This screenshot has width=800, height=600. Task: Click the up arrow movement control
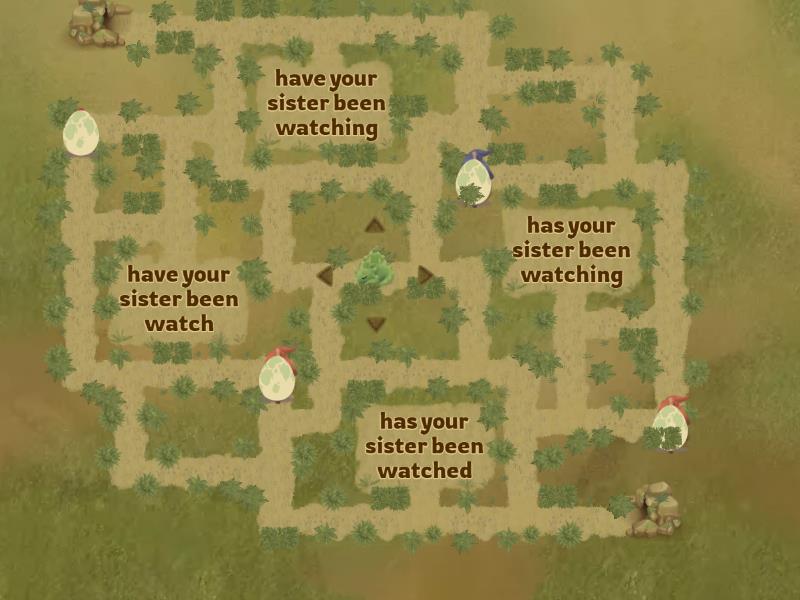pyautogui.click(x=375, y=225)
